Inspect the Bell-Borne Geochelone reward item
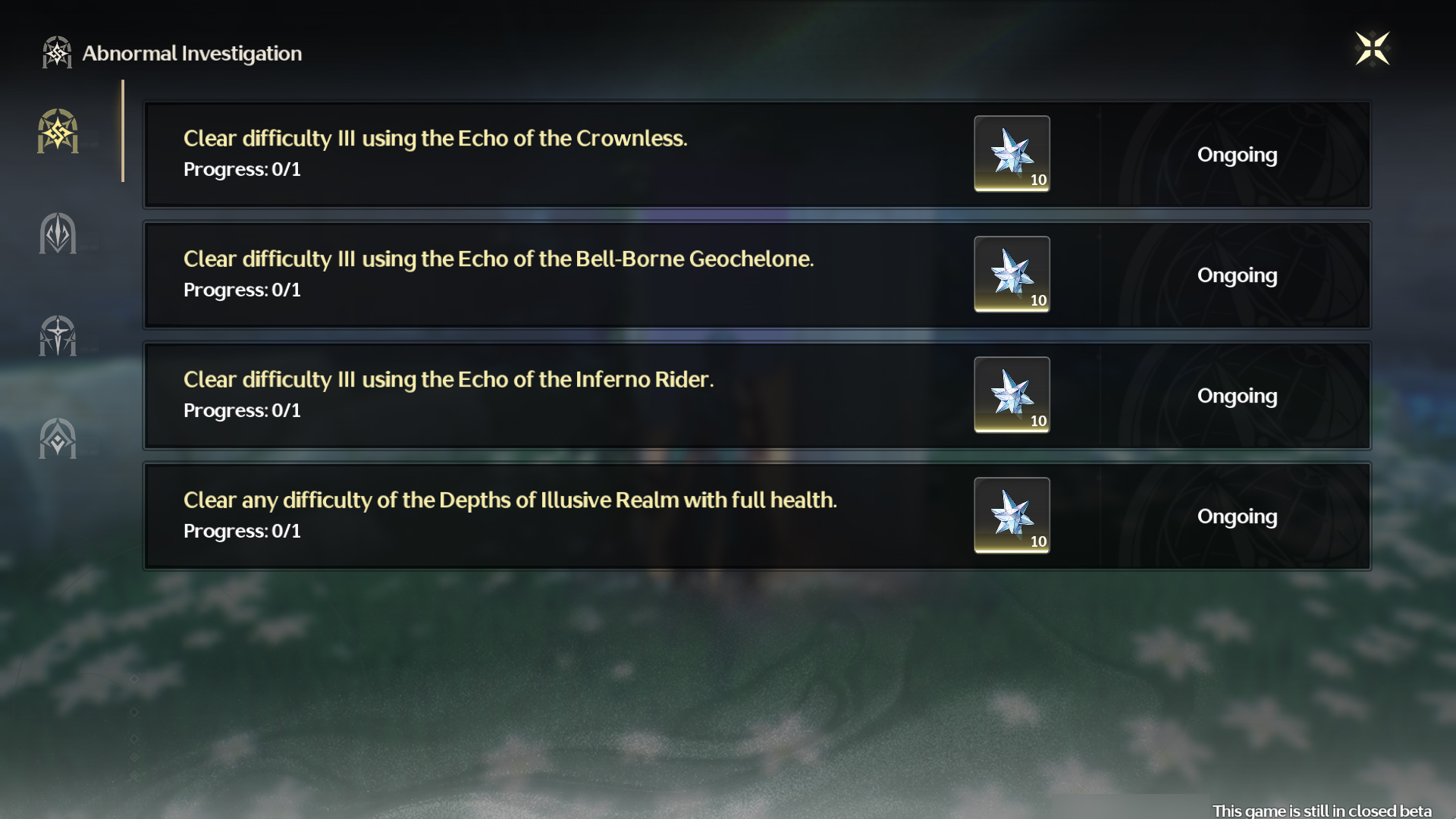The width and height of the screenshot is (1456, 819). [1012, 275]
